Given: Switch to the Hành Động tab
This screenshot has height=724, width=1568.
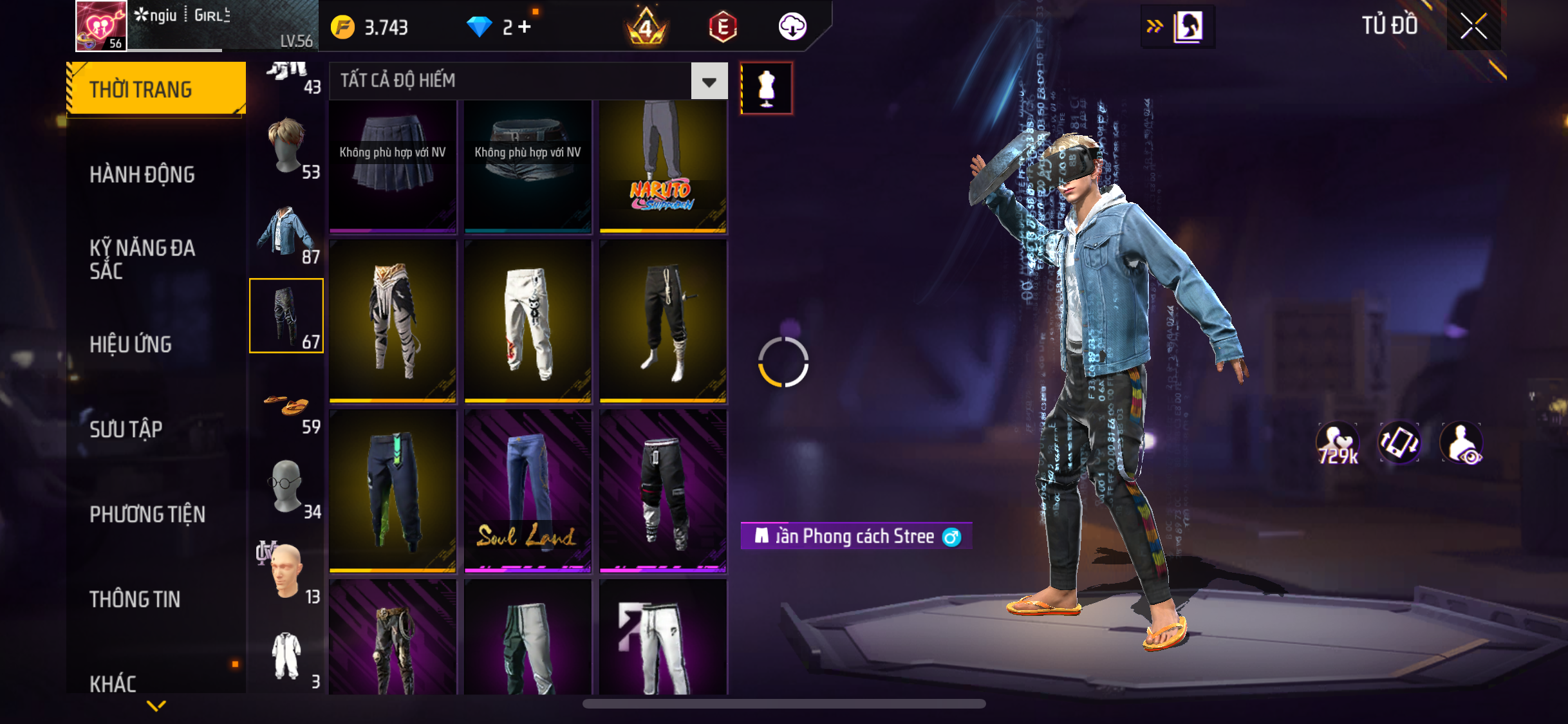Looking at the screenshot, I should point(142,174).
